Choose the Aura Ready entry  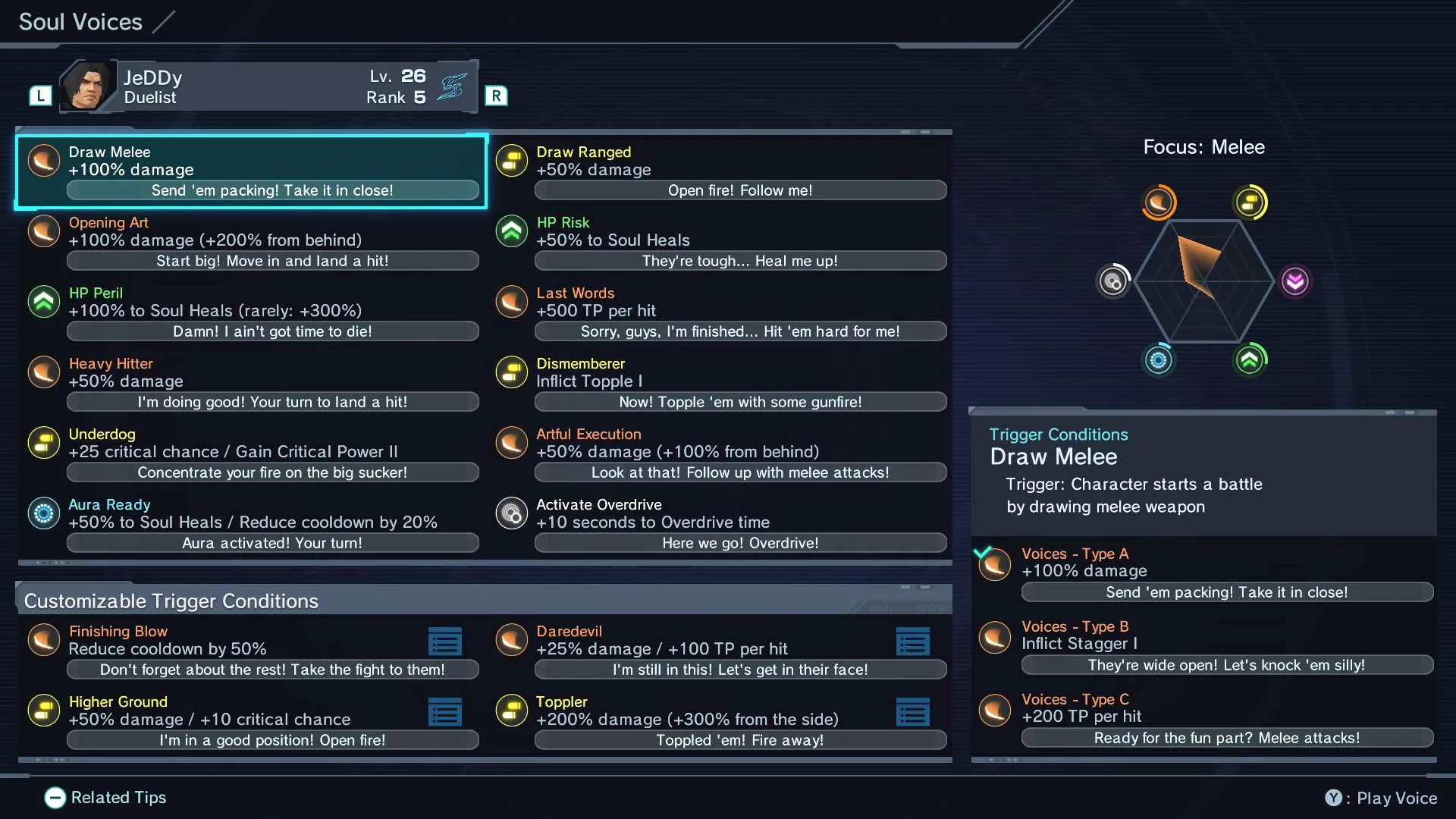[x=250, y=523]
